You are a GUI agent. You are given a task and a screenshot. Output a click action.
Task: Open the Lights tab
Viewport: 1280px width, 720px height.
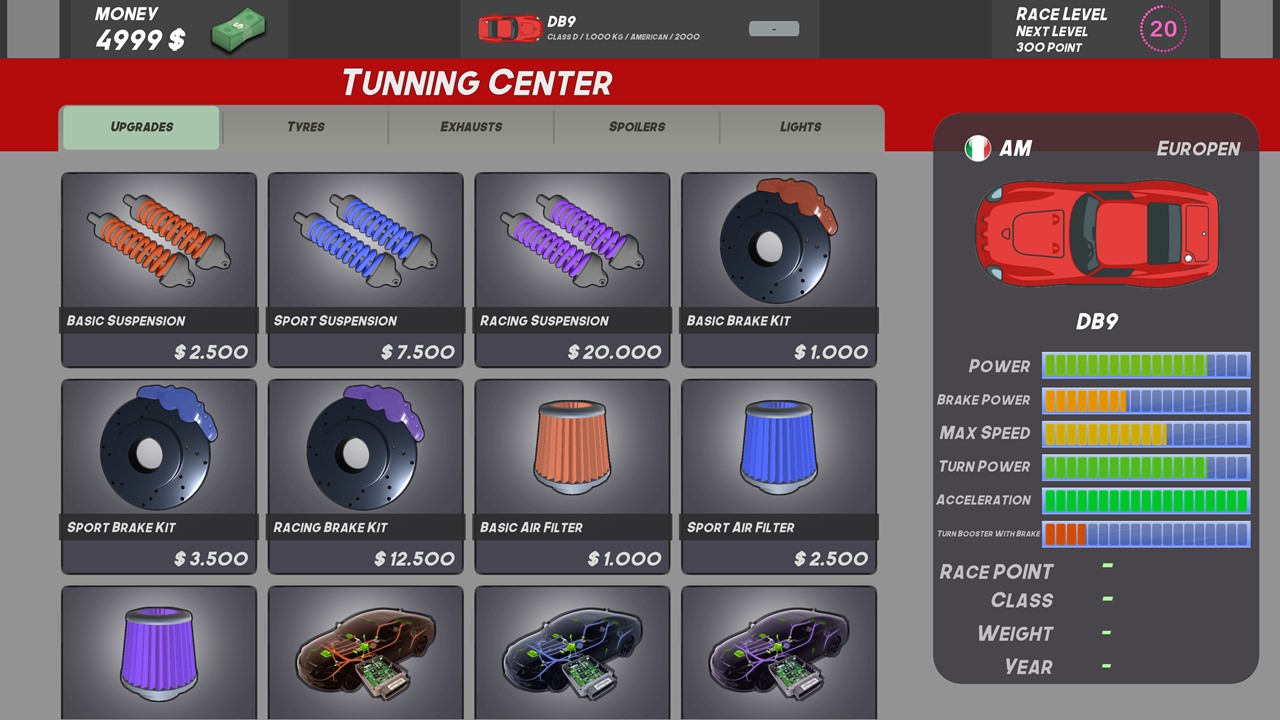[800, 127]
